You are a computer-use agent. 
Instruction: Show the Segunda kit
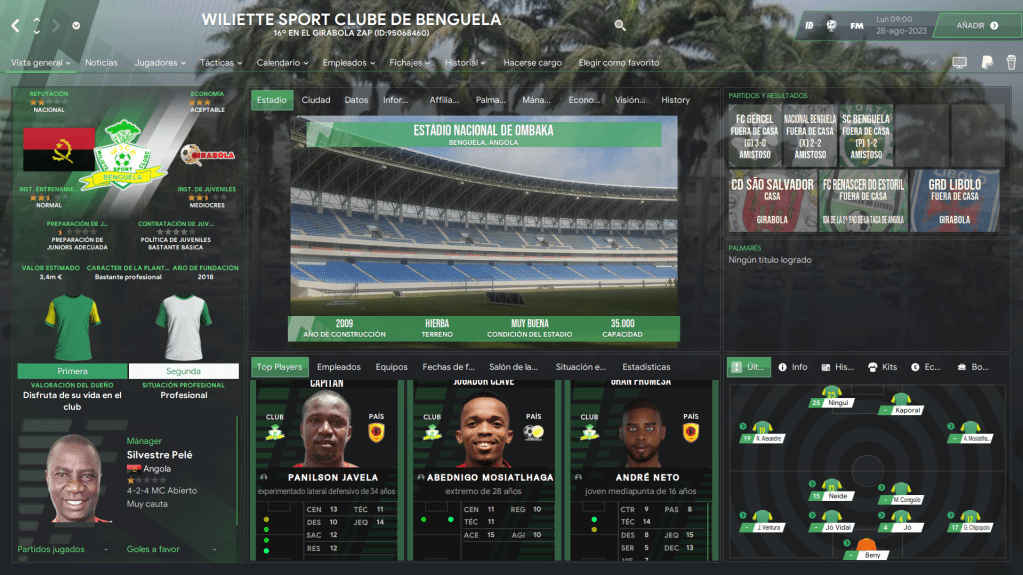pos(183,371)
